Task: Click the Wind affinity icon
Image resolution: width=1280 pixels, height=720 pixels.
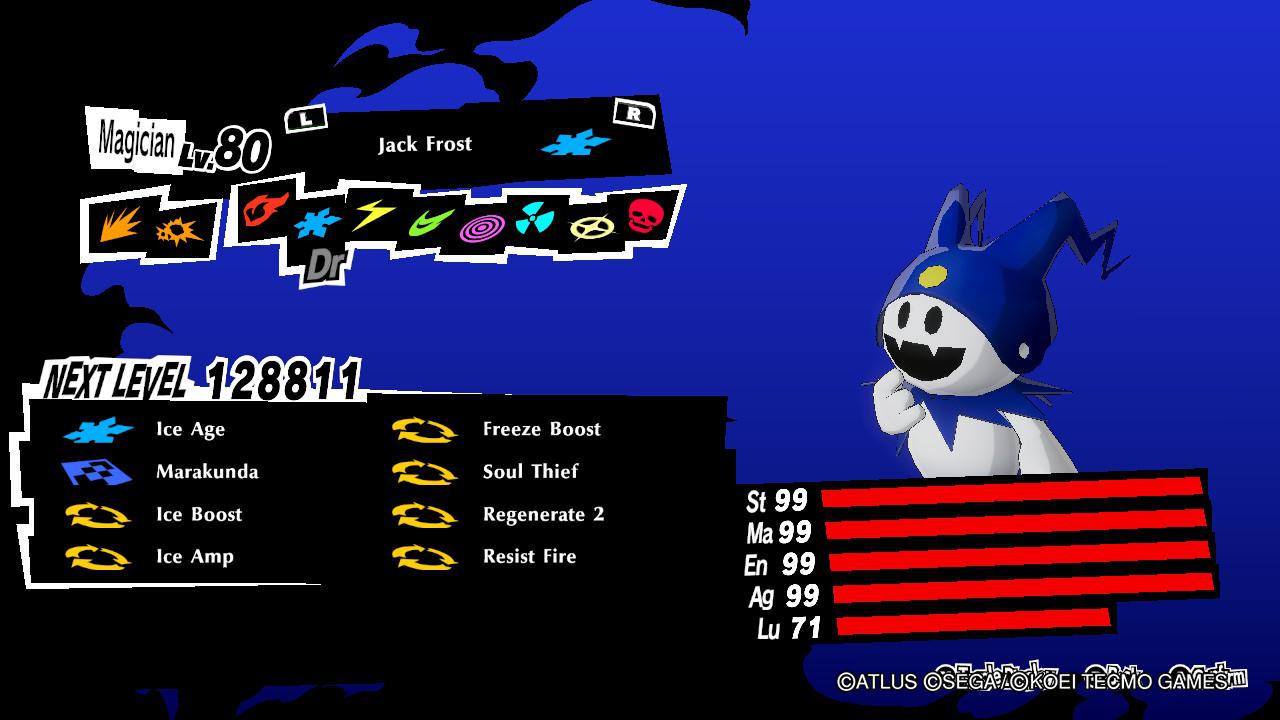Action: coord(430,224)
